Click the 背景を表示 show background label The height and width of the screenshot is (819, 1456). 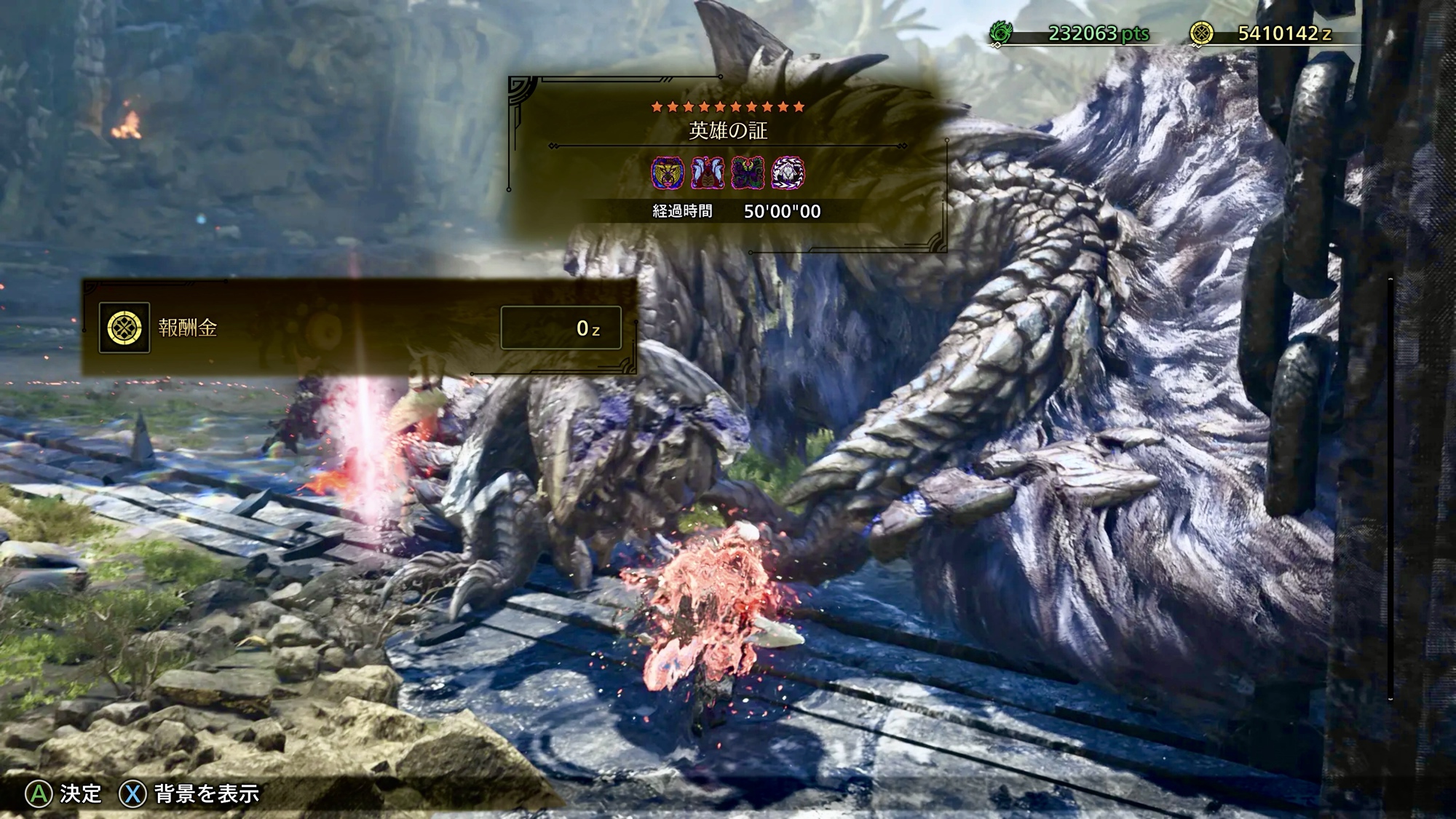207,793
